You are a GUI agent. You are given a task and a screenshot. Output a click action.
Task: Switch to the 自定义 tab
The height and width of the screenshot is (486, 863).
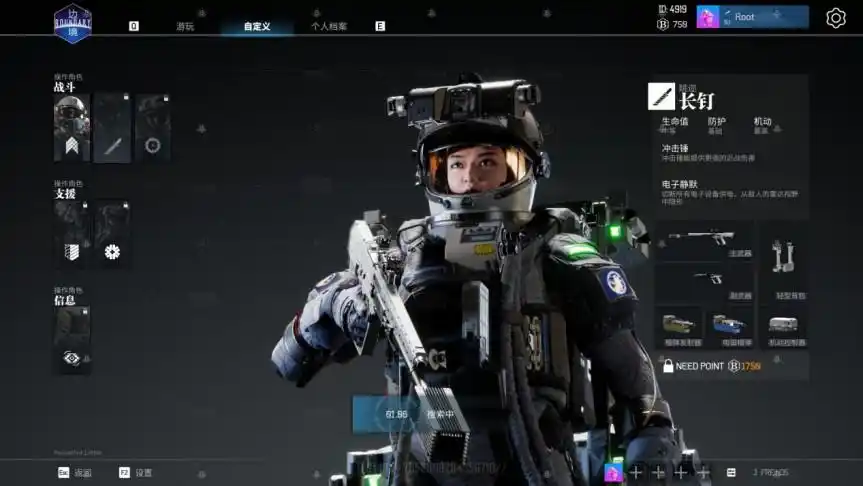[x=257, y=26]
